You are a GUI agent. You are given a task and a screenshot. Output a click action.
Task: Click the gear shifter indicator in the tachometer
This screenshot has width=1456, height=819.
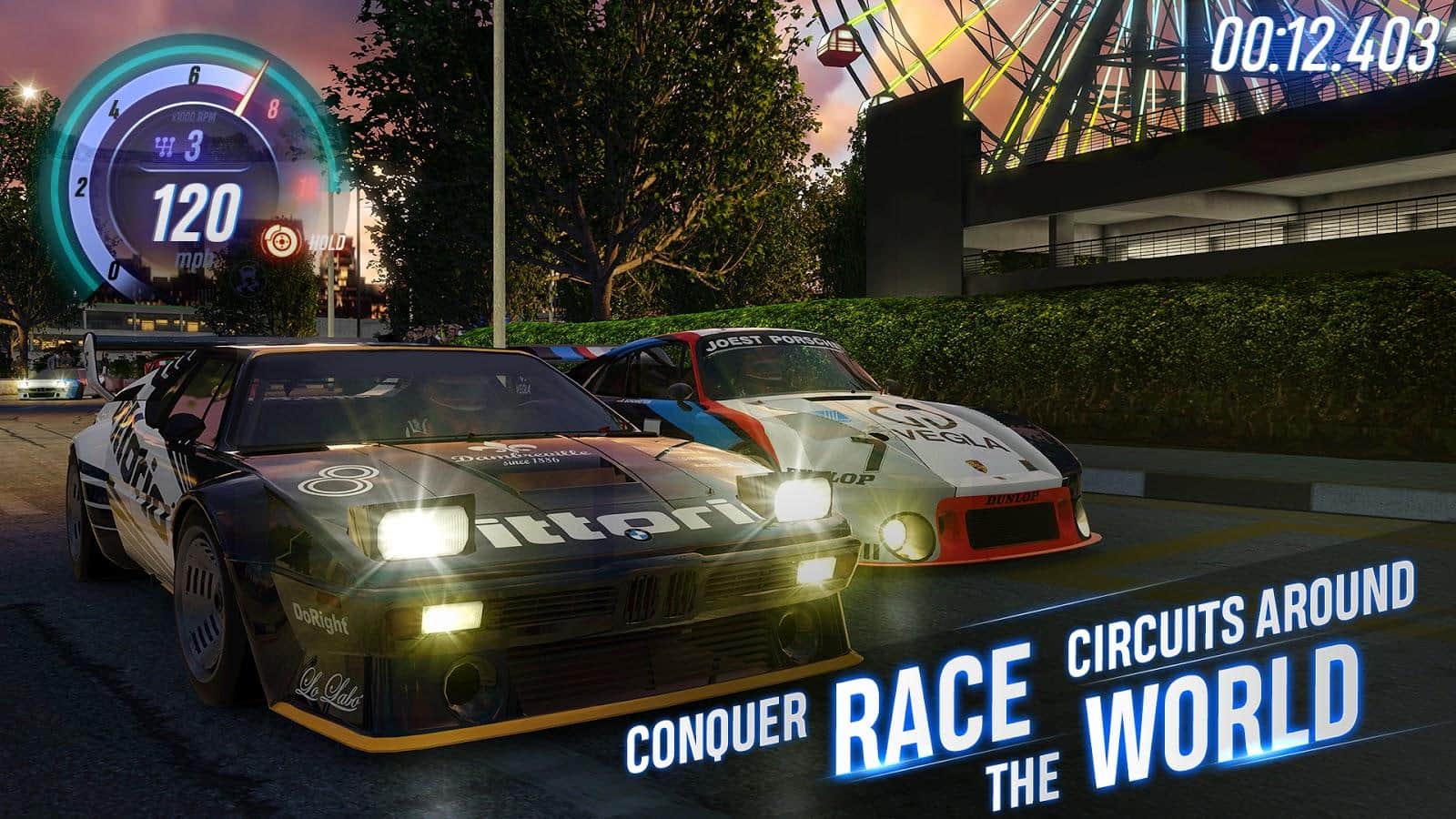coord(181,146)
